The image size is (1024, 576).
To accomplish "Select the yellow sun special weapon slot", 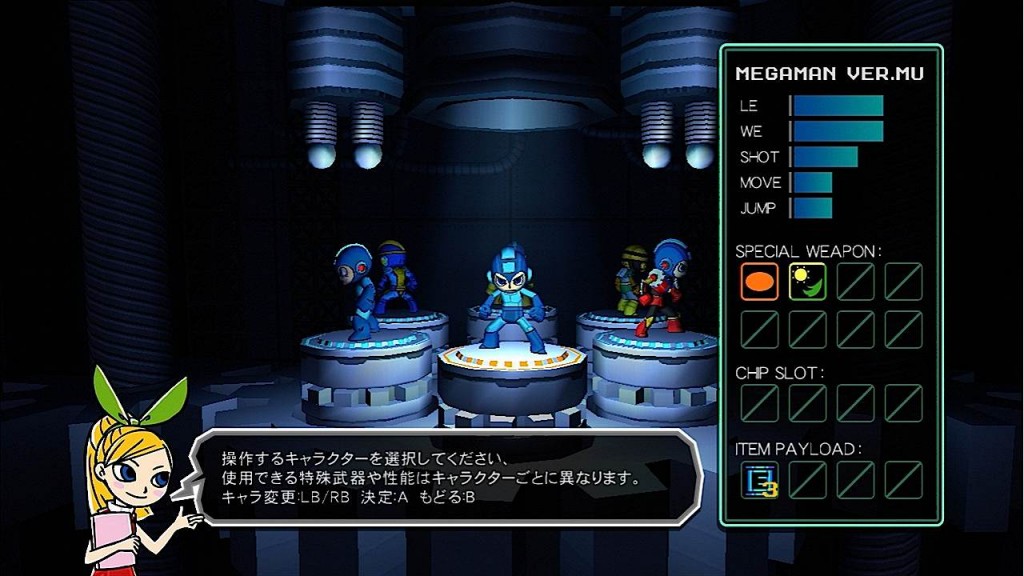I will click(806, 281).
